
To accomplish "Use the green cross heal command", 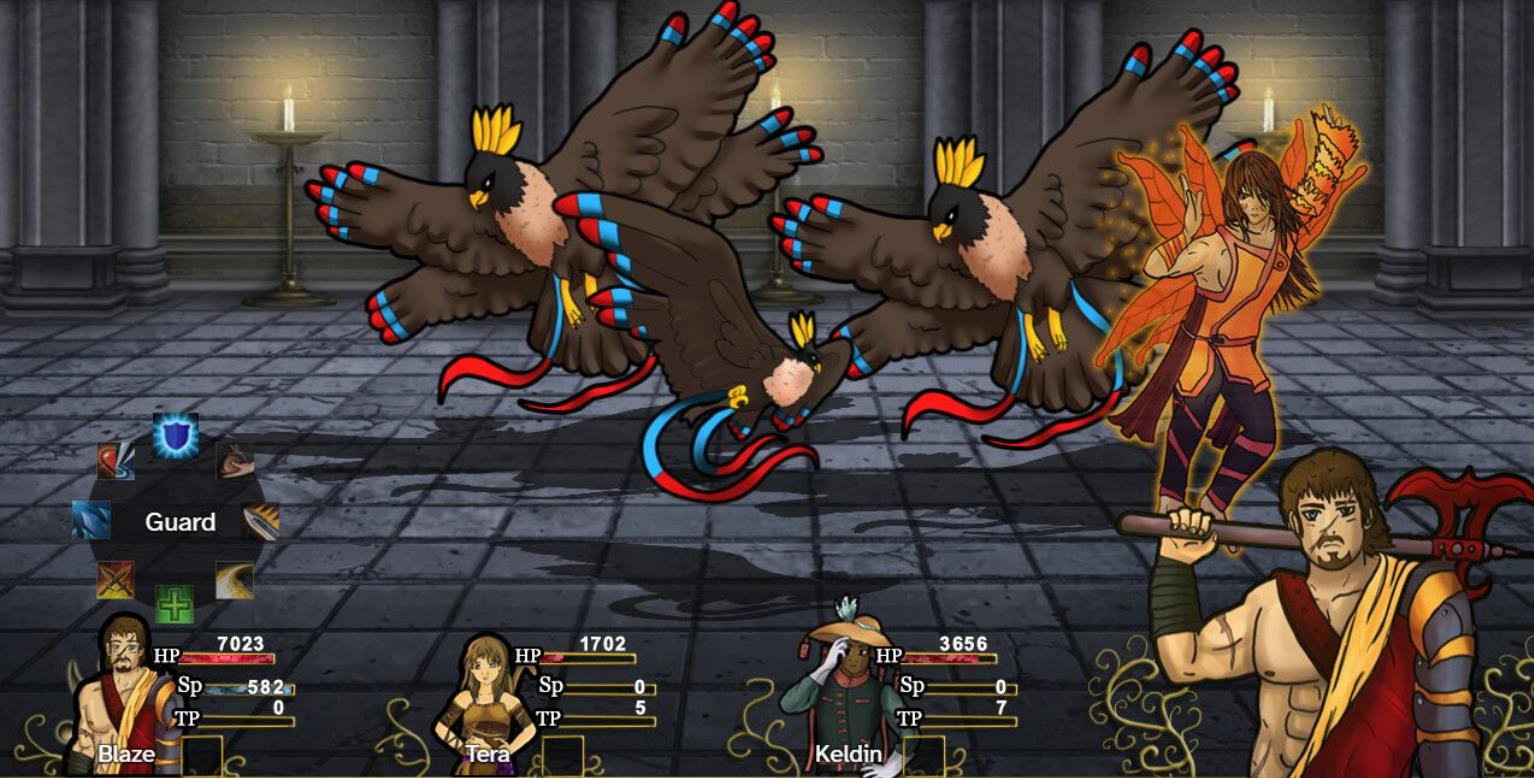I will coord(175,604).
